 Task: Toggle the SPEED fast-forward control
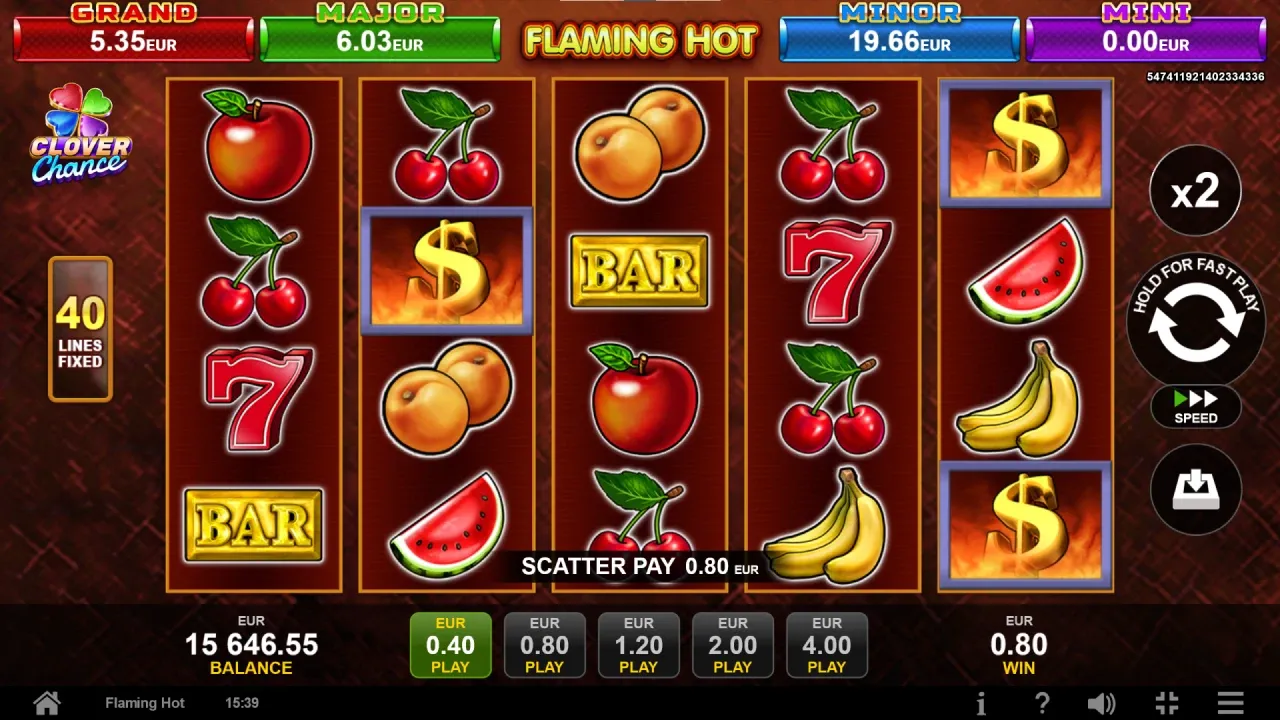pyautogui.click(x=1195, y=407)
